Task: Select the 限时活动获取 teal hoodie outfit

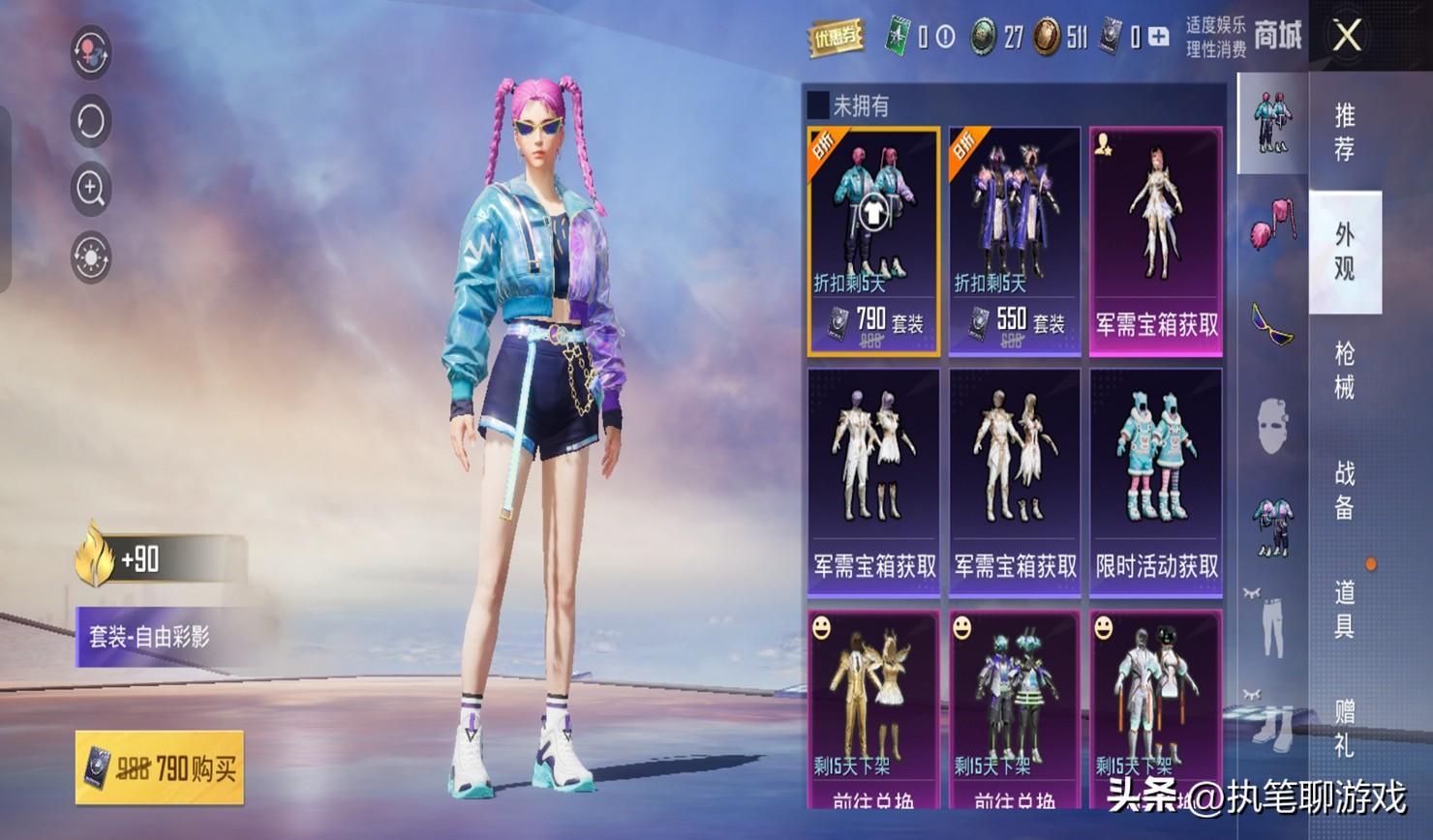Action: tap(1156, 482)
